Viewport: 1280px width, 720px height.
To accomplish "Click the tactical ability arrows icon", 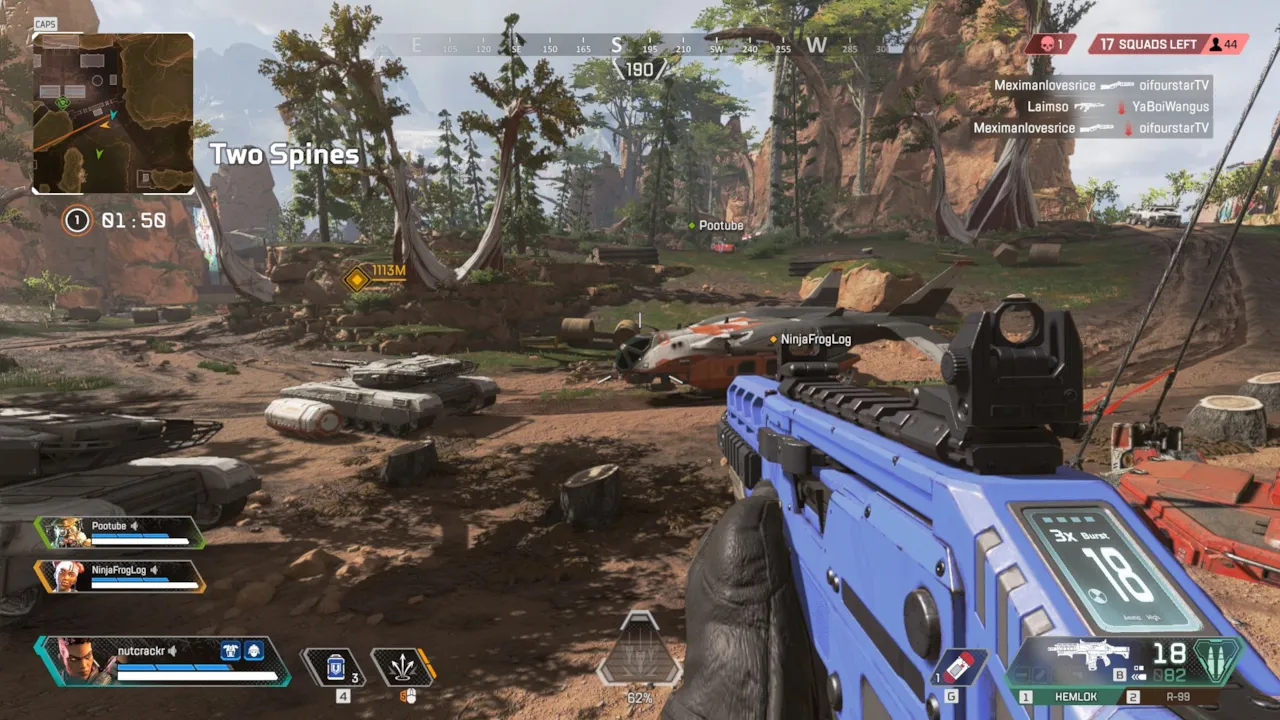I will click(404, 665).
